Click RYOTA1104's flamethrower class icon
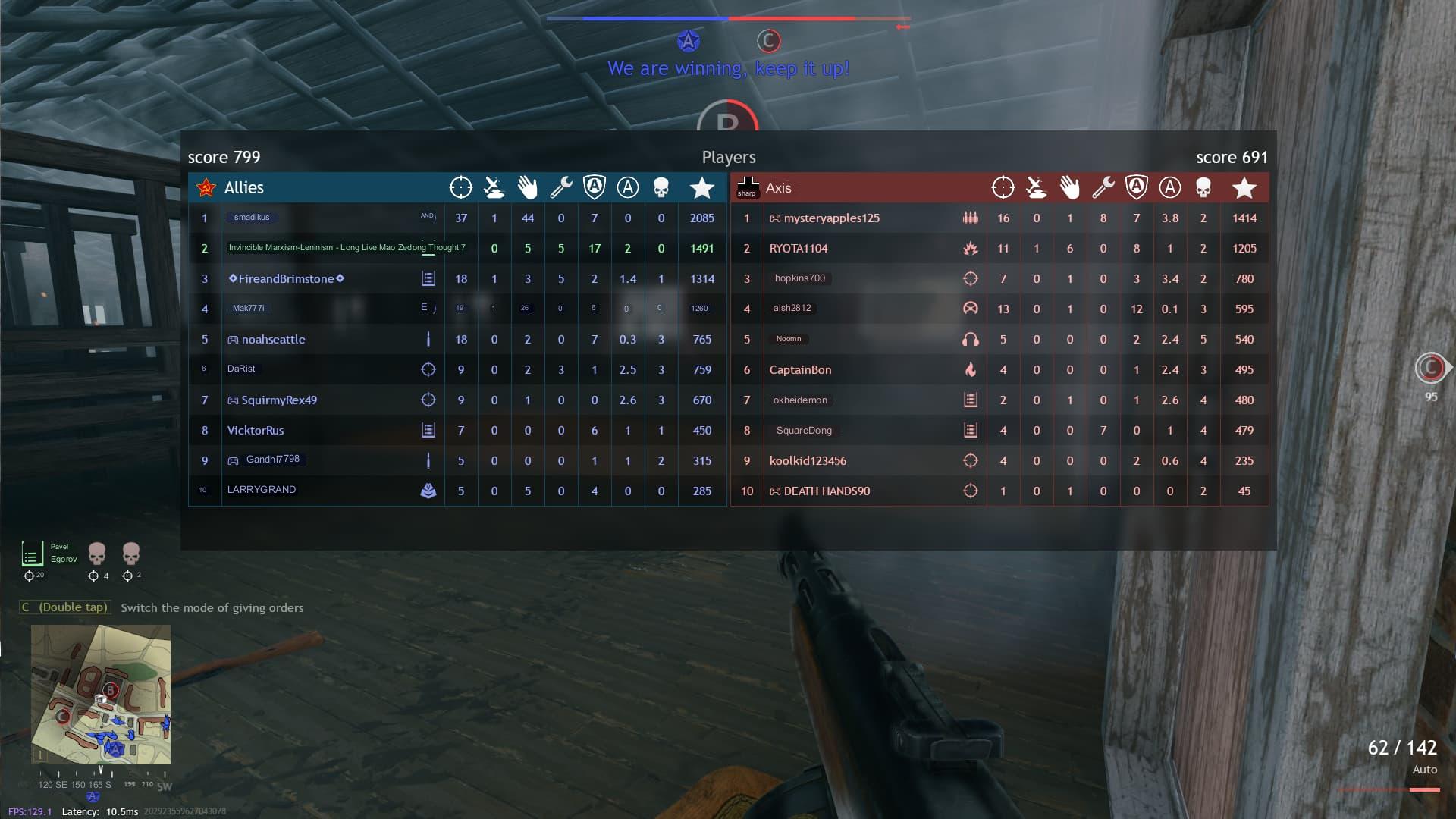1456x819 pixels. coord(970,248)
